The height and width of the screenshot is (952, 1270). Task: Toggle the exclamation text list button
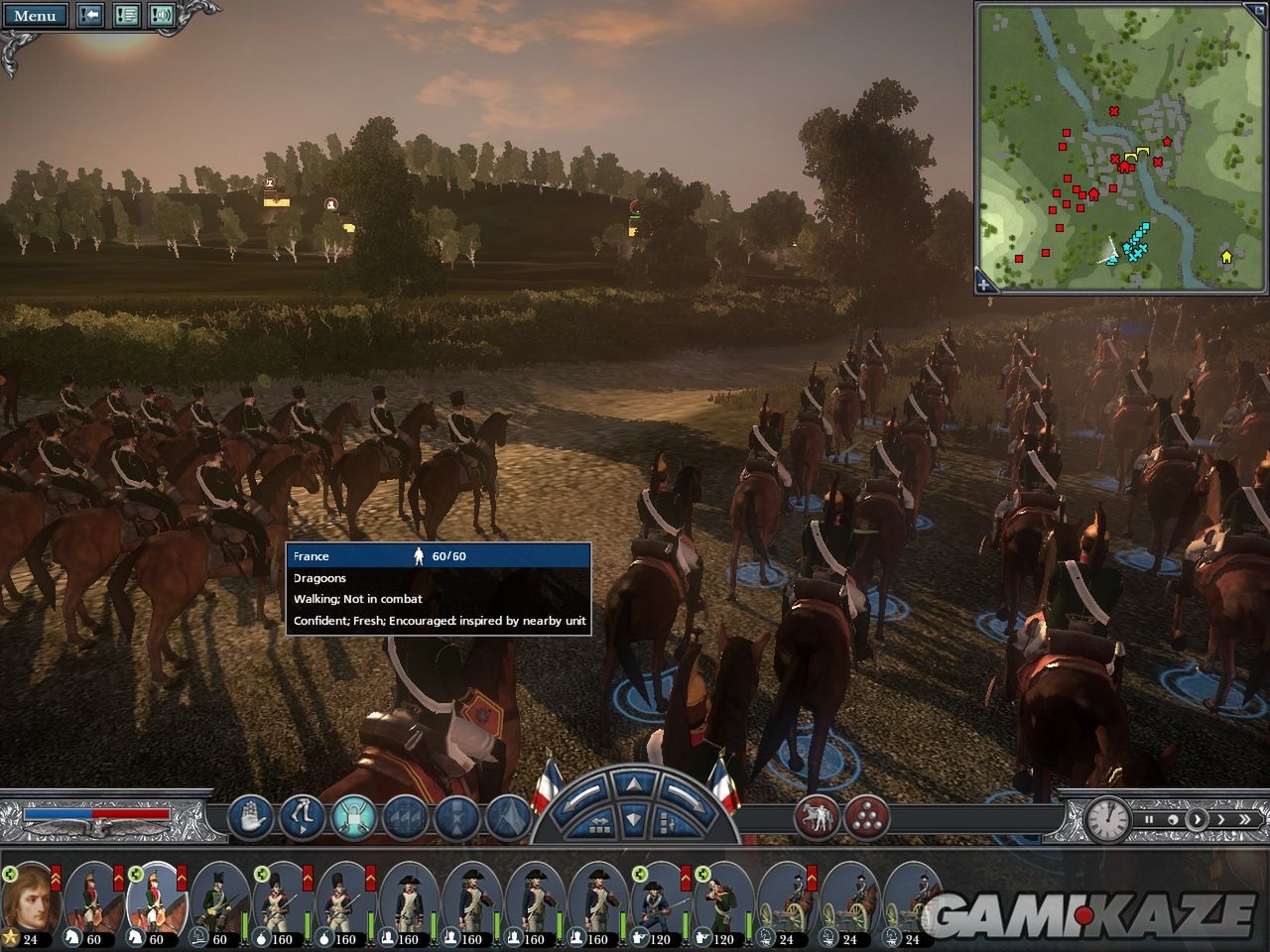pyautogui.click(x=126, y=15)
